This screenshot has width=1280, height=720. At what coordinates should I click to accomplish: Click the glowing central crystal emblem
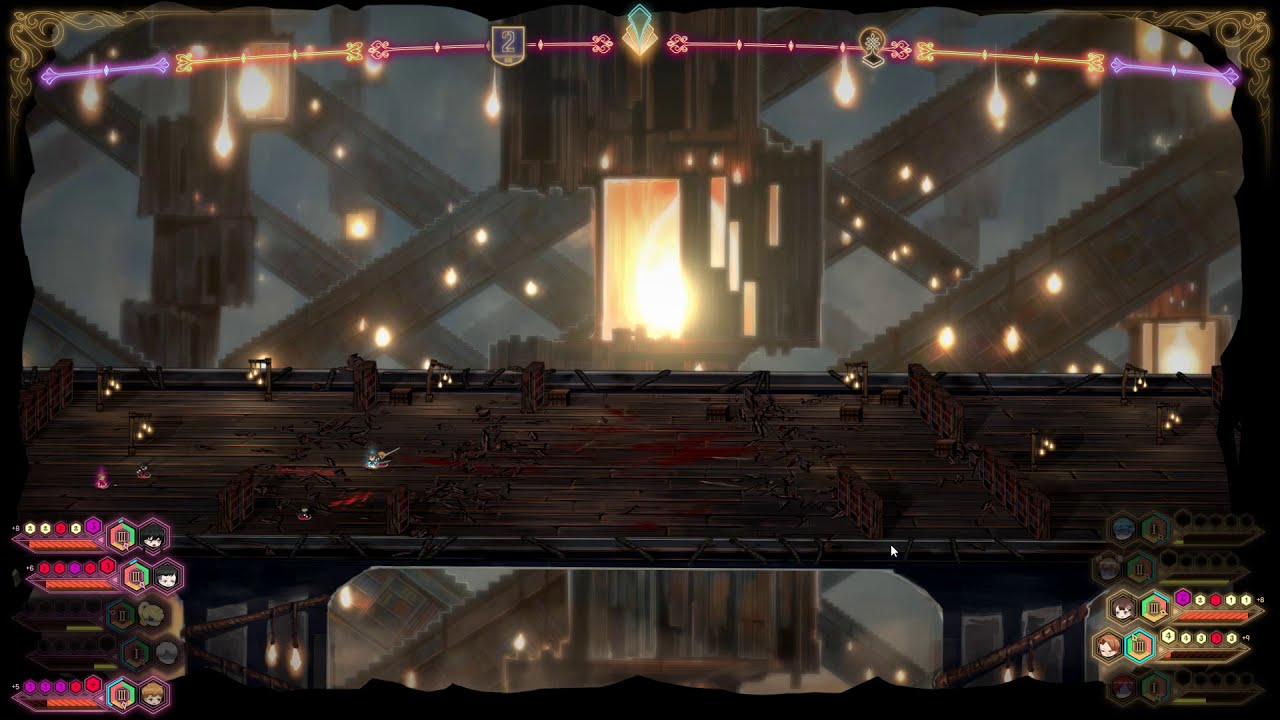coord(639,32)
